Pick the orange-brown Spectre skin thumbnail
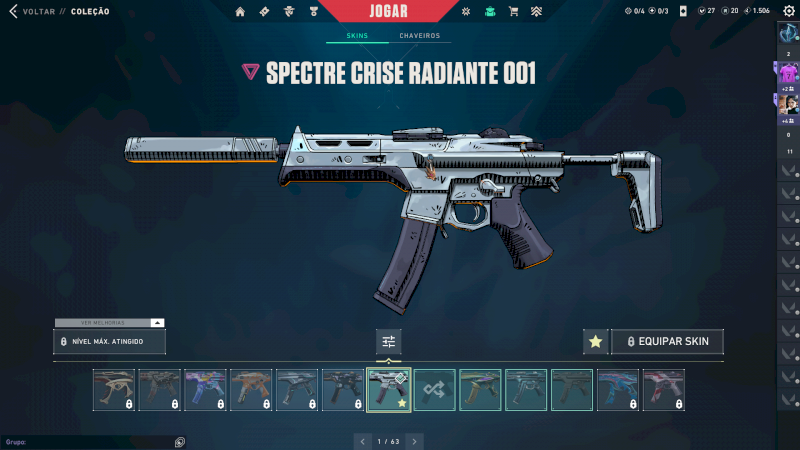This screenshot has height=450, width=800. pos(251,389)
